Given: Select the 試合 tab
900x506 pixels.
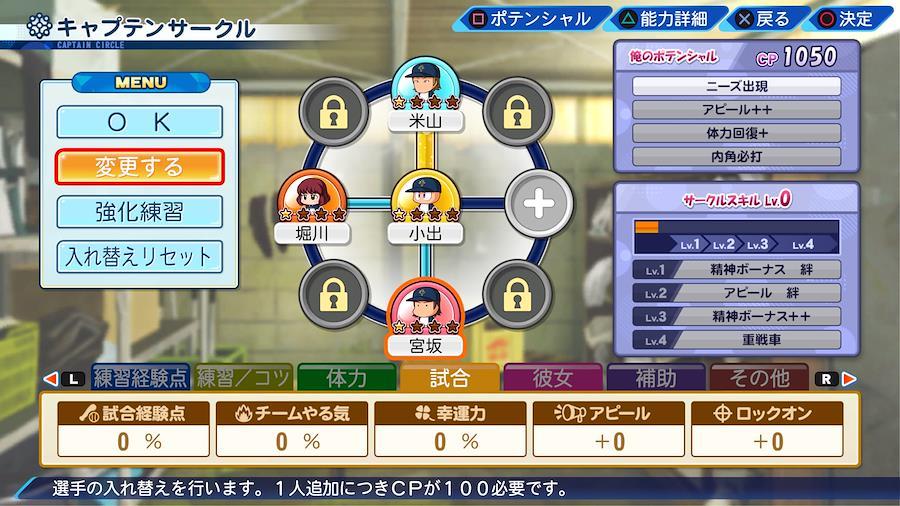Looking at the screenshot, I should click(x=450, y=378).
